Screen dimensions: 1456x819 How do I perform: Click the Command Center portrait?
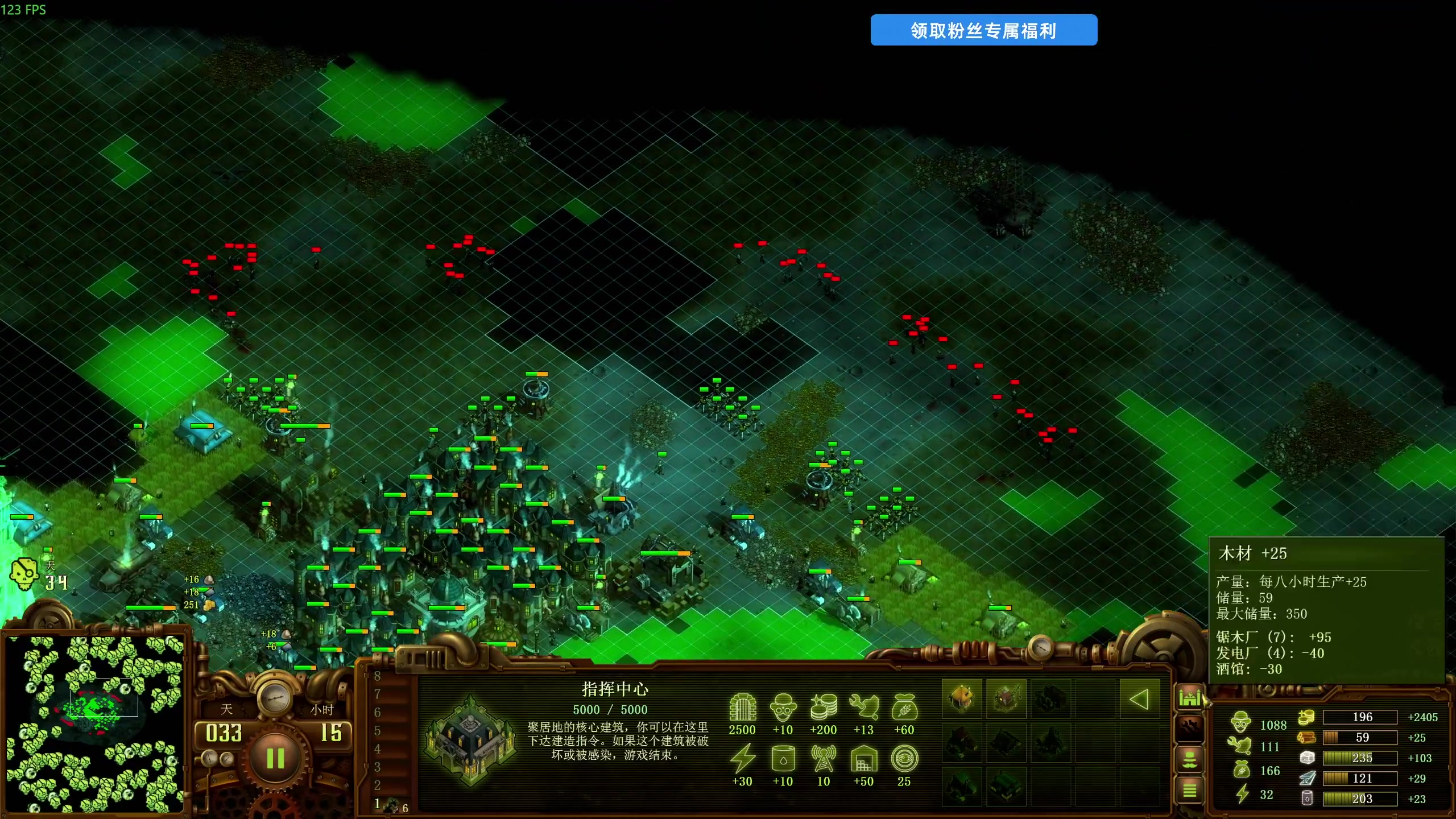coord(471,739)
